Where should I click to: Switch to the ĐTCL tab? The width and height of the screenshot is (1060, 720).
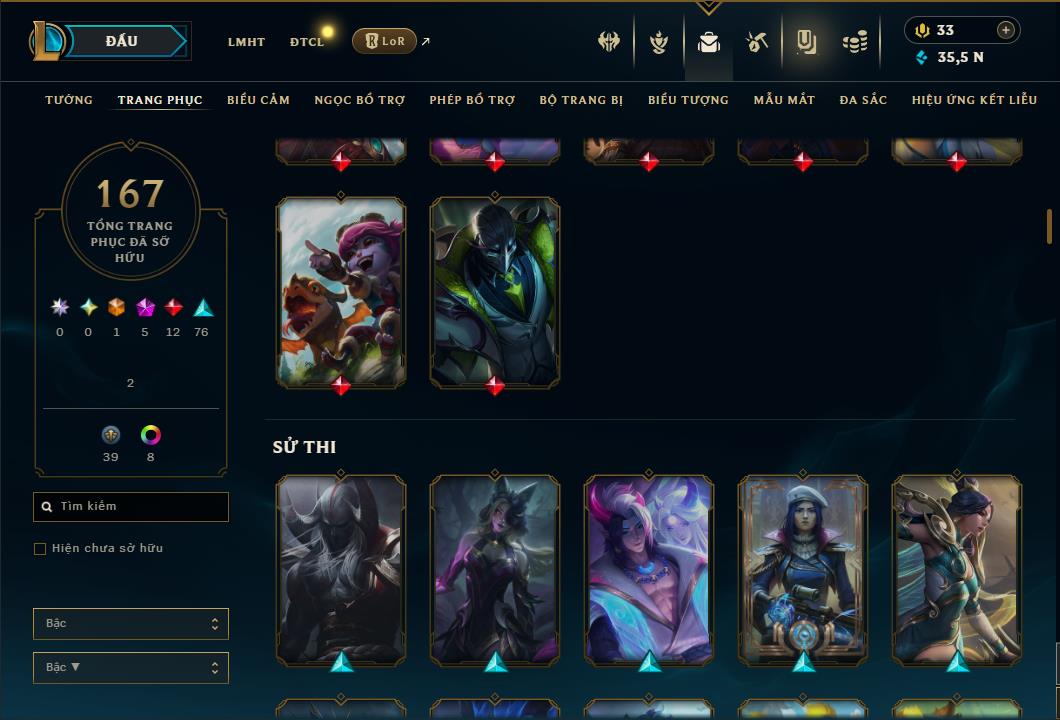tap(307, 42)
